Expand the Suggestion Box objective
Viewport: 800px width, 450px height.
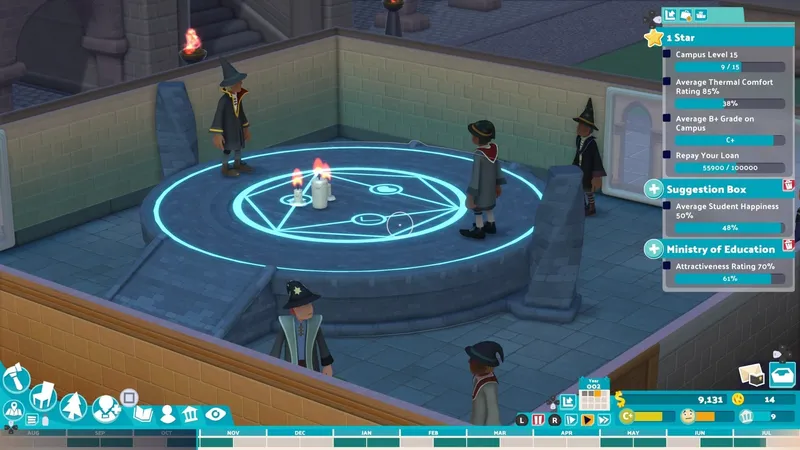(653, 188)
